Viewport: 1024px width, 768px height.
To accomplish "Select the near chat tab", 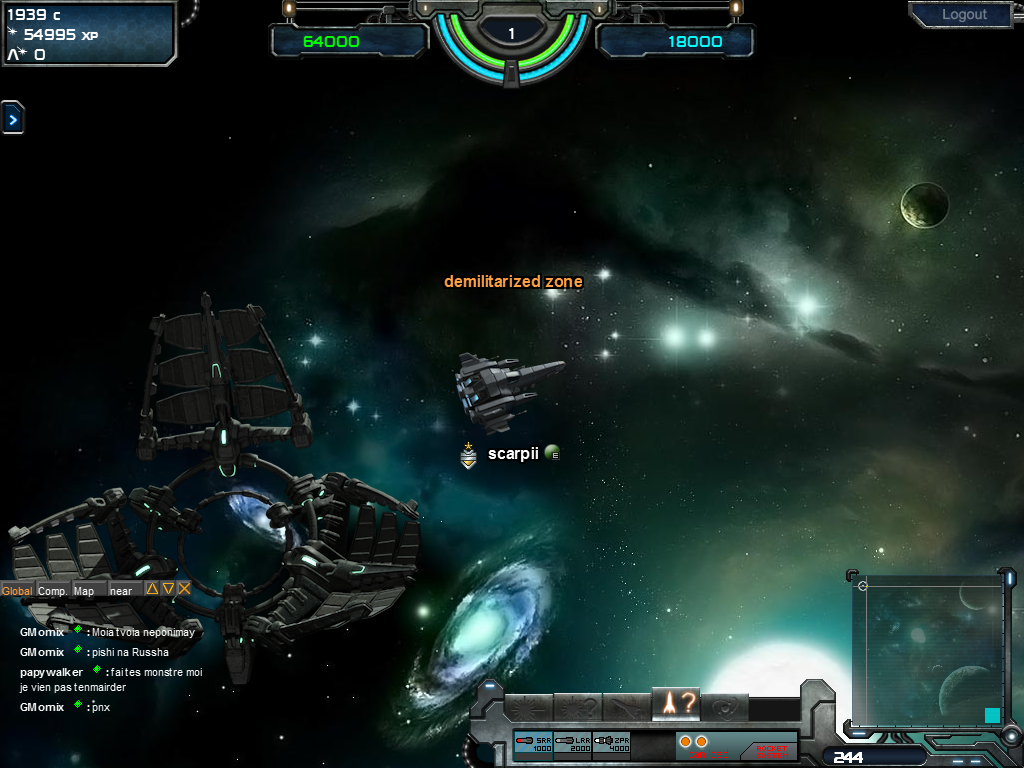I will [x=121, y=590].
